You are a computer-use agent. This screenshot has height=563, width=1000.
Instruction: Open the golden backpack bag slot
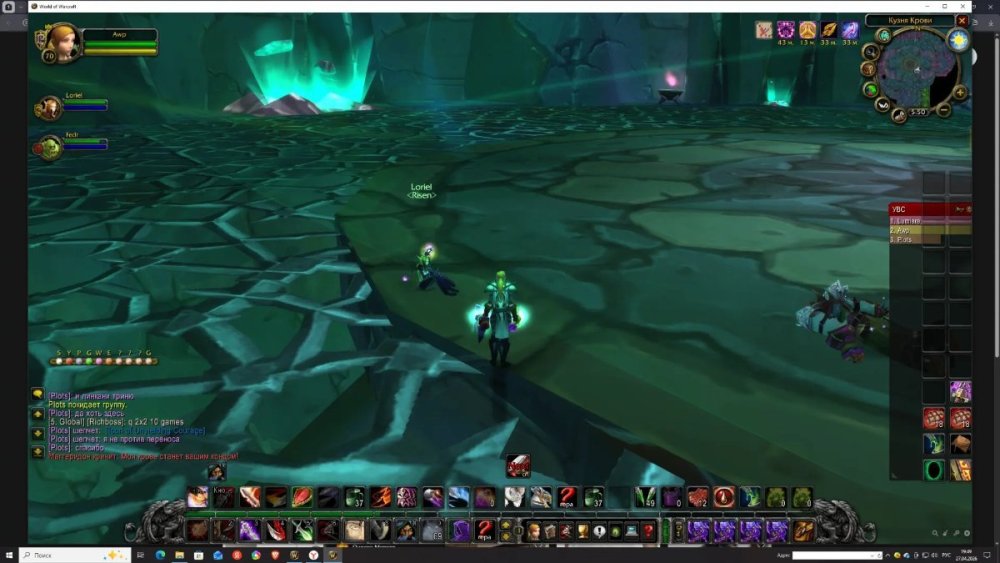point(805,531)
